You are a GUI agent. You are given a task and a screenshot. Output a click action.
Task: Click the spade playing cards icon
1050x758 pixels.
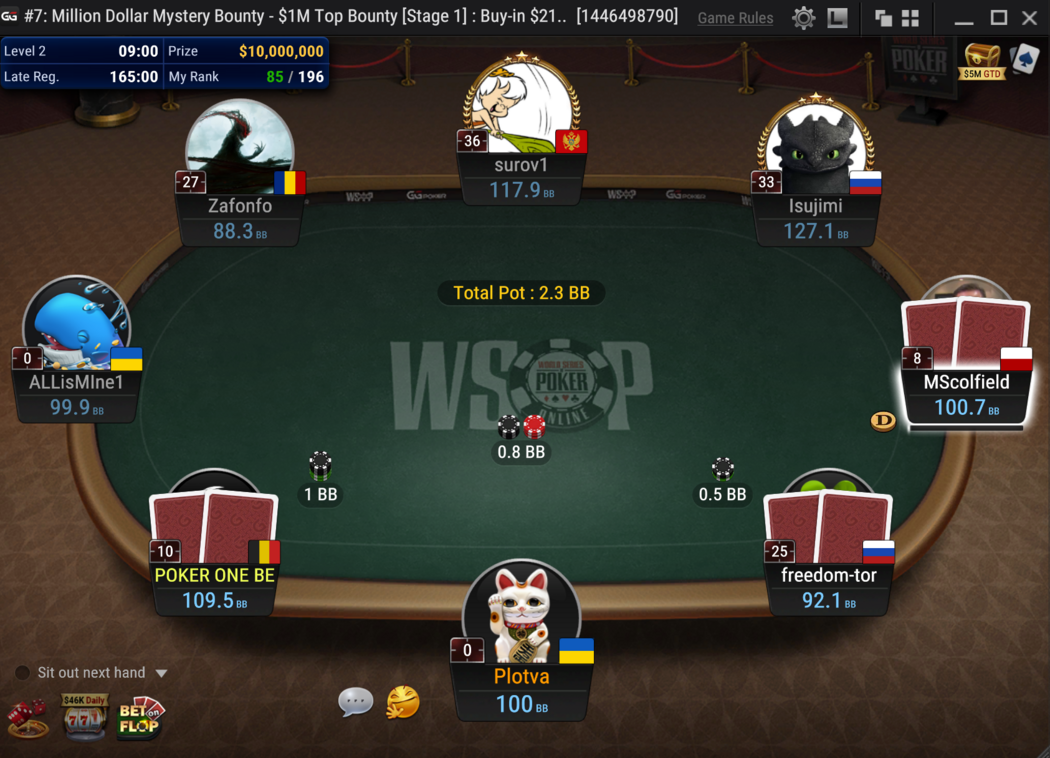[1025, 58]
